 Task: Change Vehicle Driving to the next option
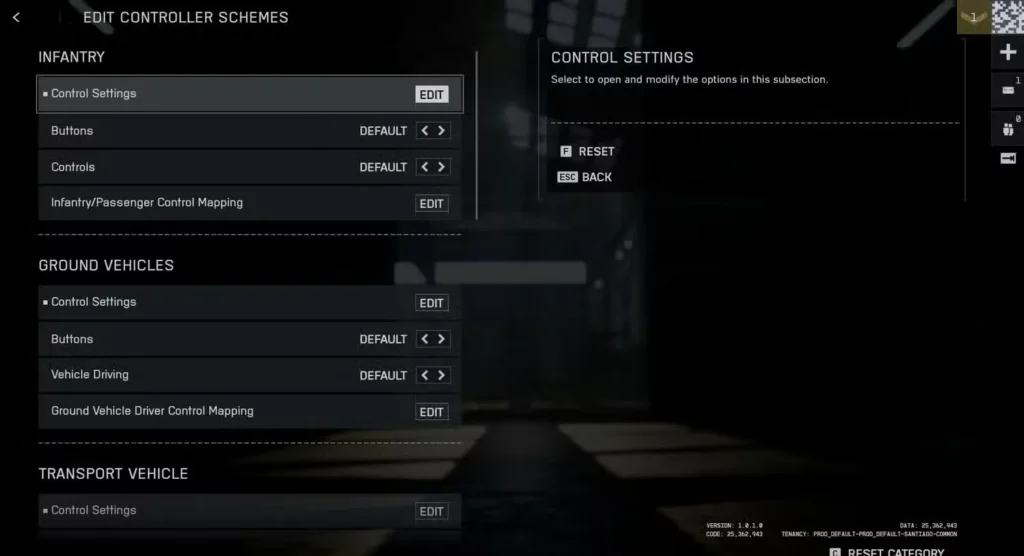(x=441, y=375)
